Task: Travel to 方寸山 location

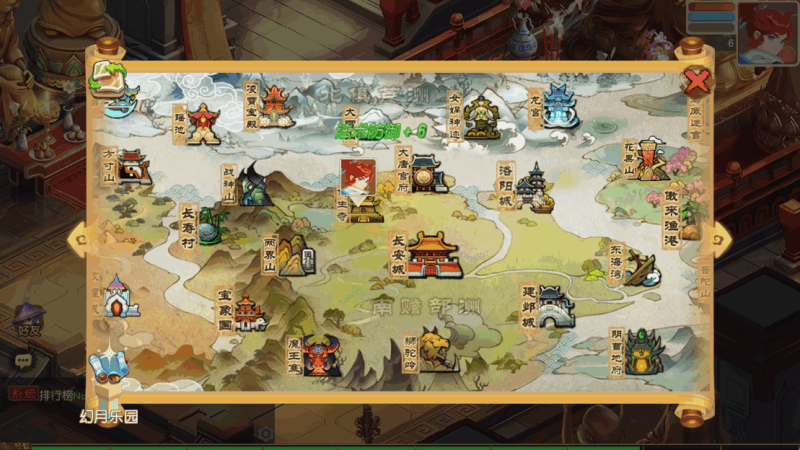Action: [x=132, y=167]
